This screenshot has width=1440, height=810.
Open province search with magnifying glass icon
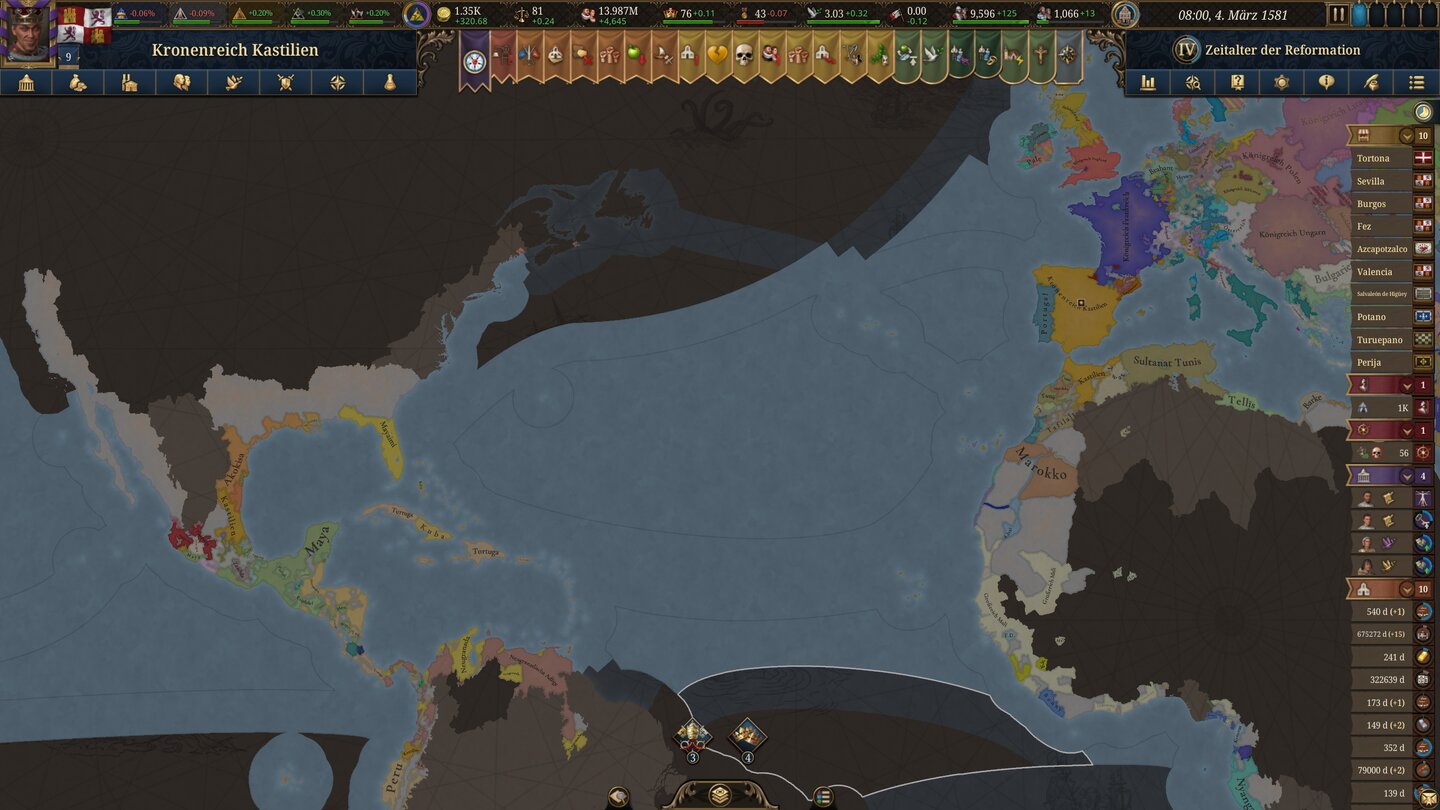[x=1194, y=82]
